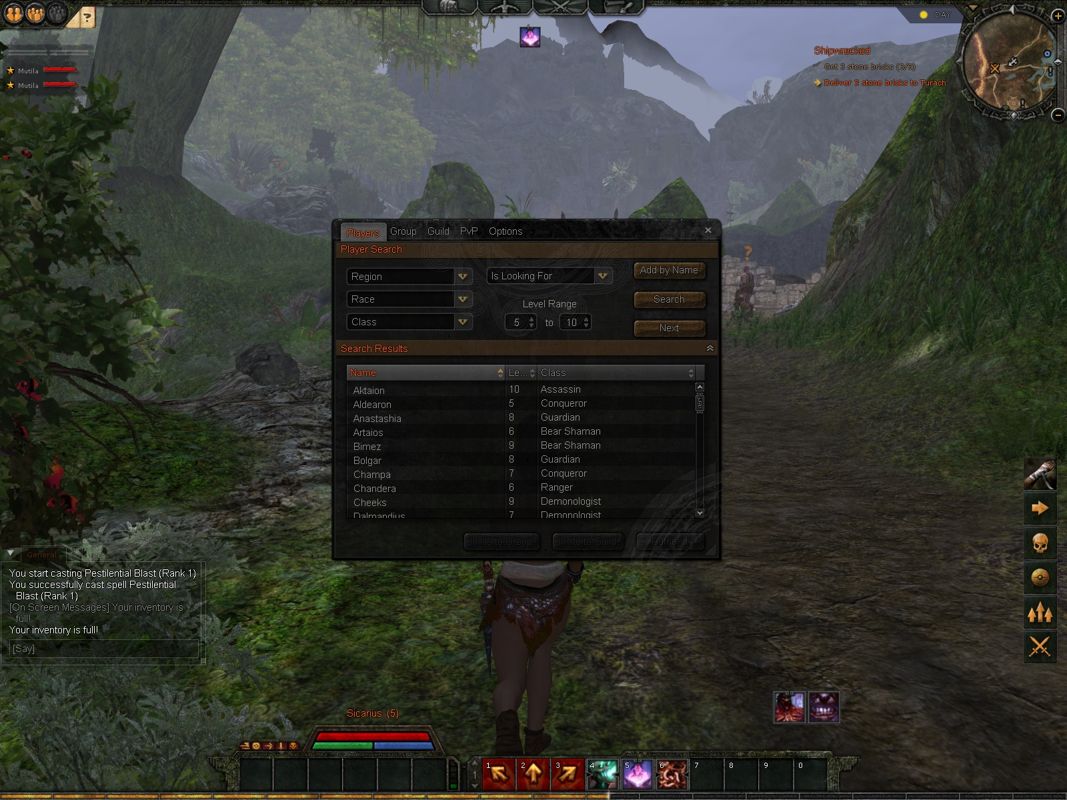Open the Guild tab

click(438, 231)
